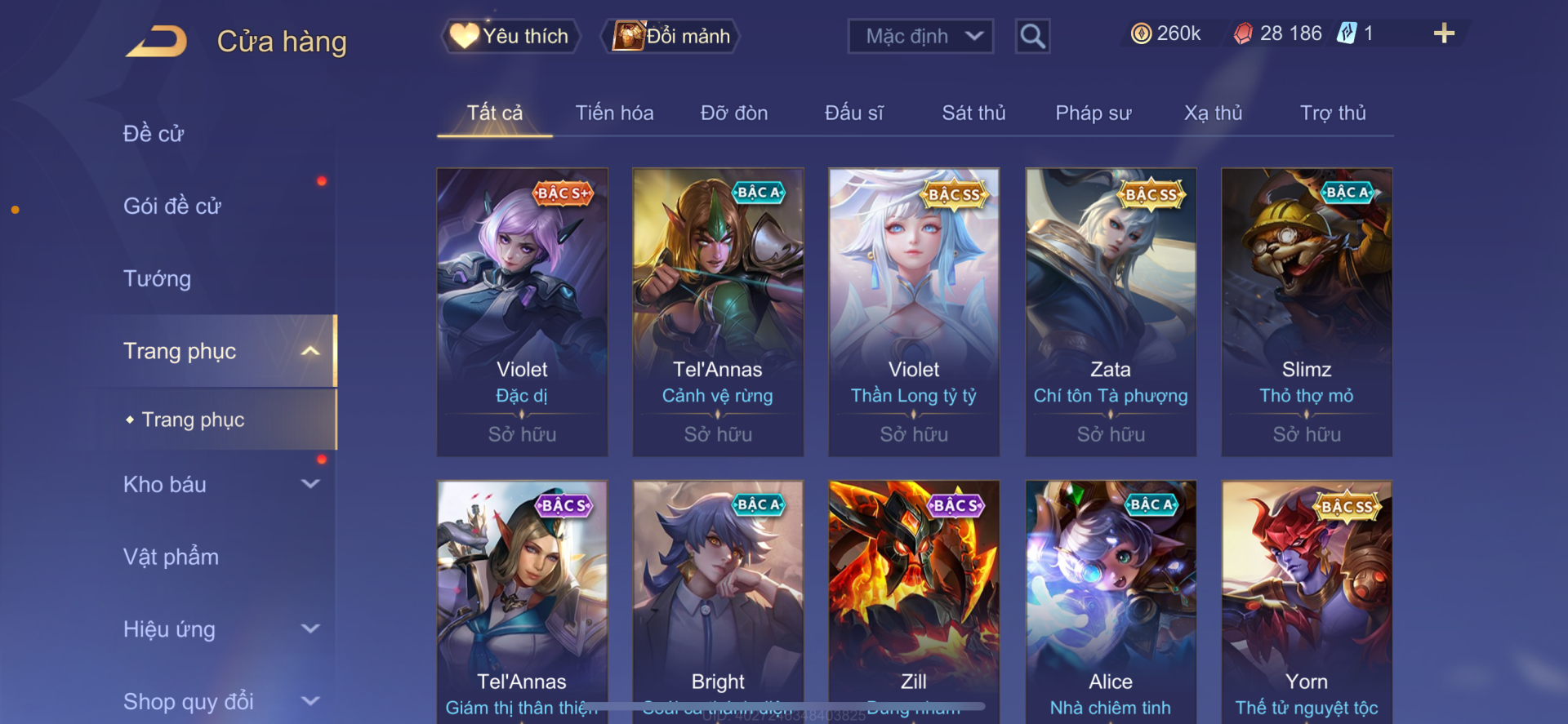Select the Sát thủ tab
Image resolution: width=1568 pixels, height=724 pixels.
tap(973, 113)
